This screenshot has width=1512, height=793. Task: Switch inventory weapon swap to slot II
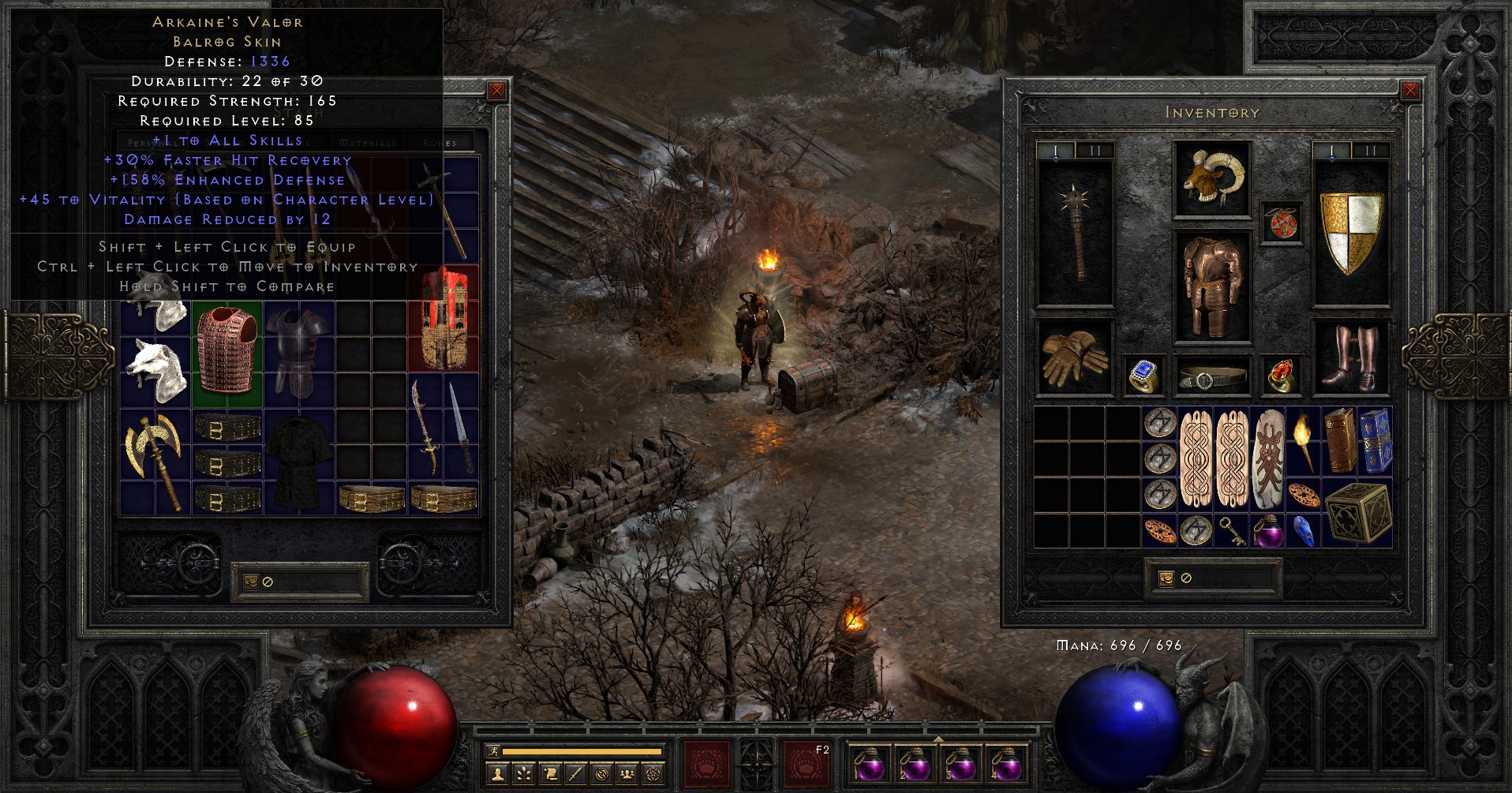pos(1095,148)
